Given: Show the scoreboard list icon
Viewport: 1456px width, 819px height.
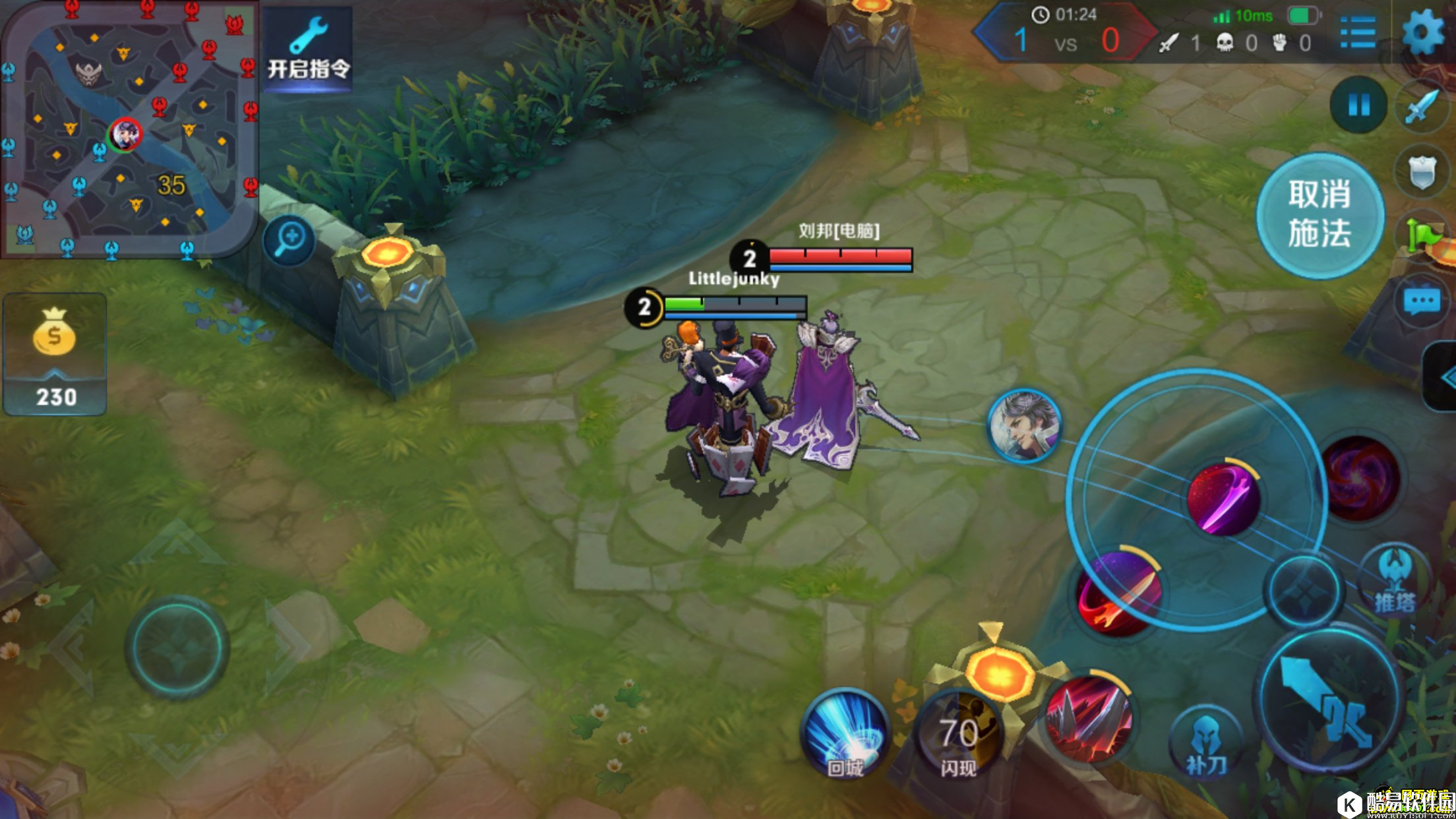Looking at the screenshot, I should click(1358, 32).
